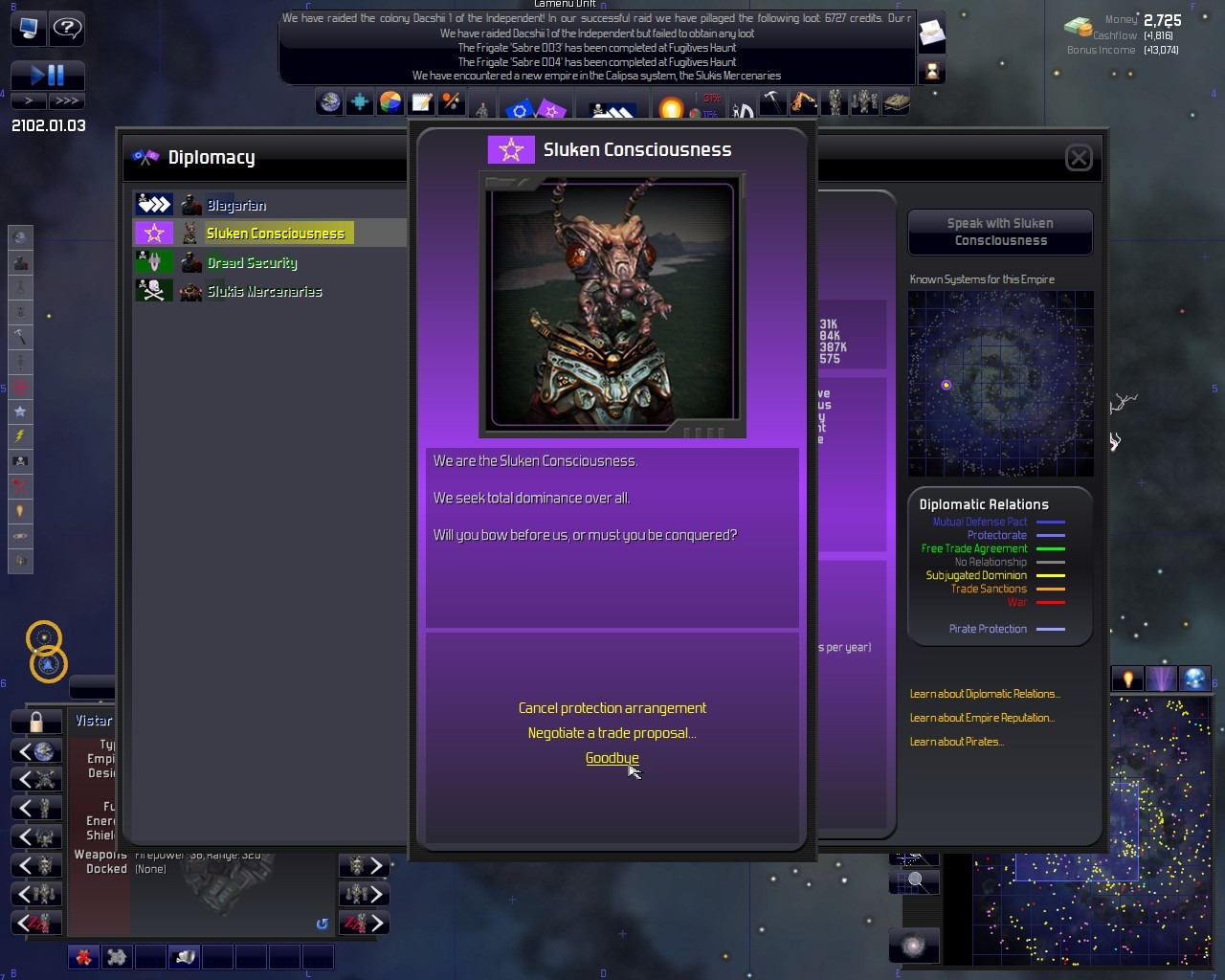Open Learn about Pirates link
The height and width of the screenshot is (980, 1225).
[956, 742]
